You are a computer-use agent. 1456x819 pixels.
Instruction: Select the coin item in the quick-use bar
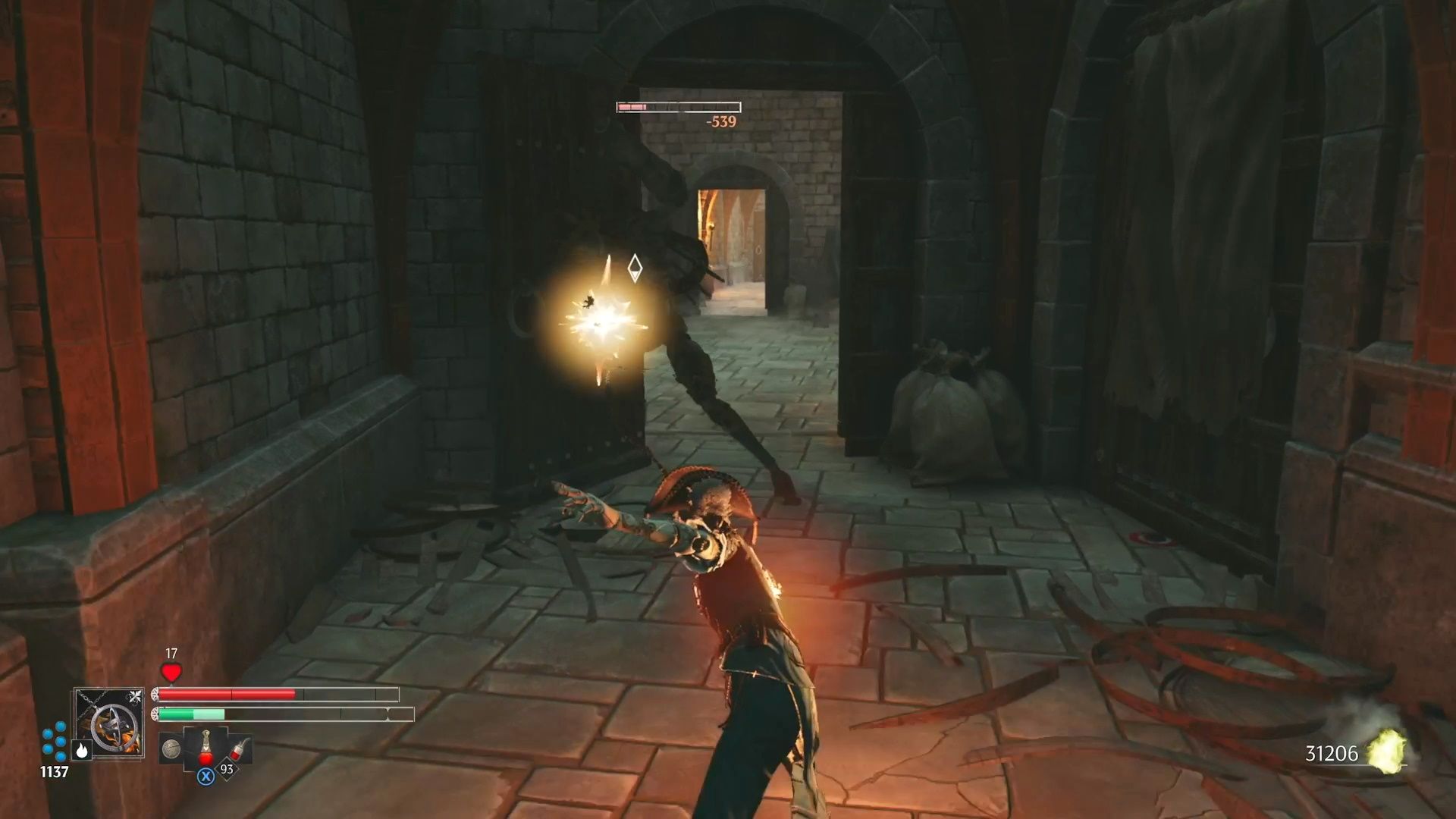click(172, 748)
